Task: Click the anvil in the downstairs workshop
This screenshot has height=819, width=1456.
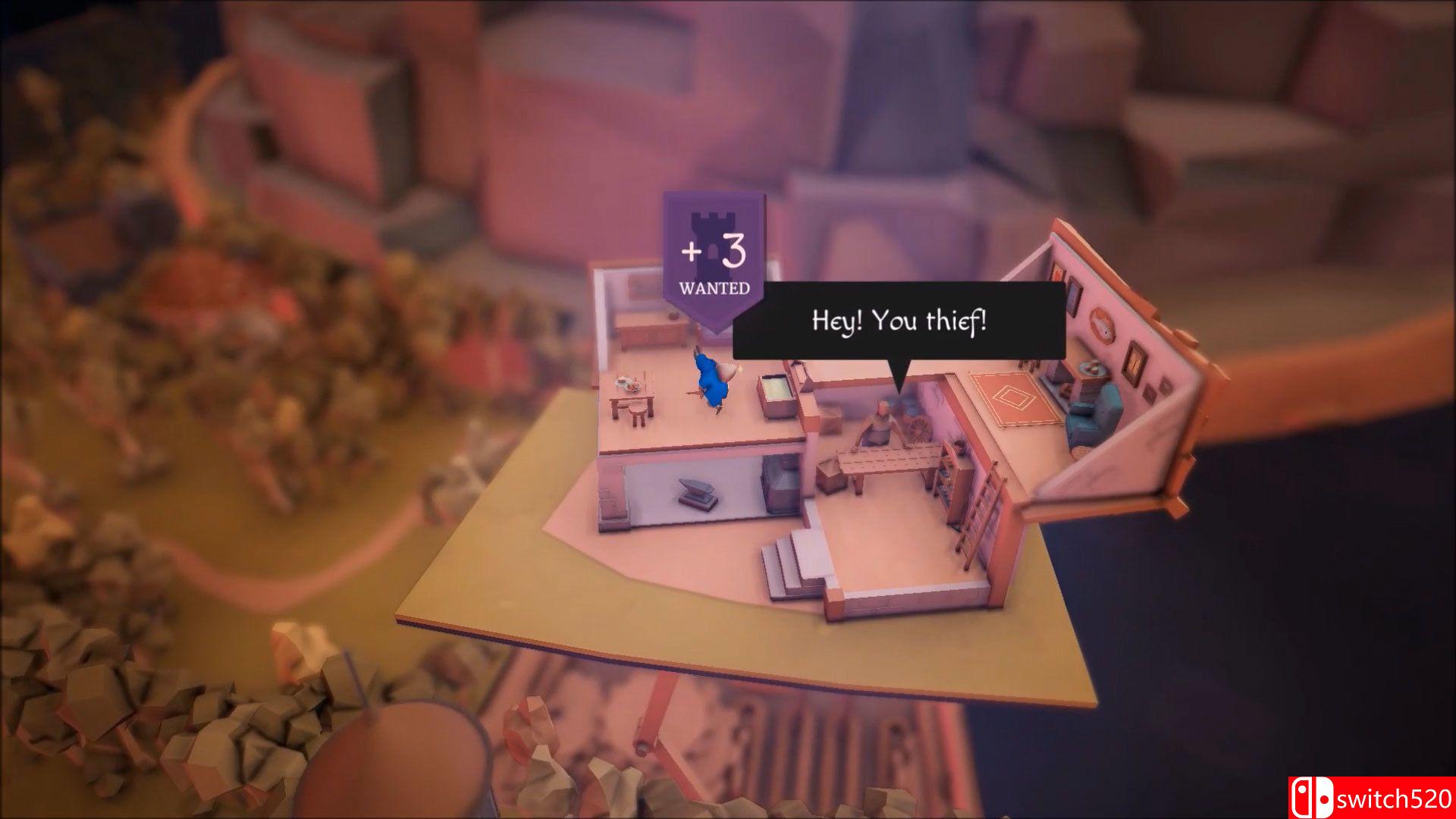Action: pos(697,490)
